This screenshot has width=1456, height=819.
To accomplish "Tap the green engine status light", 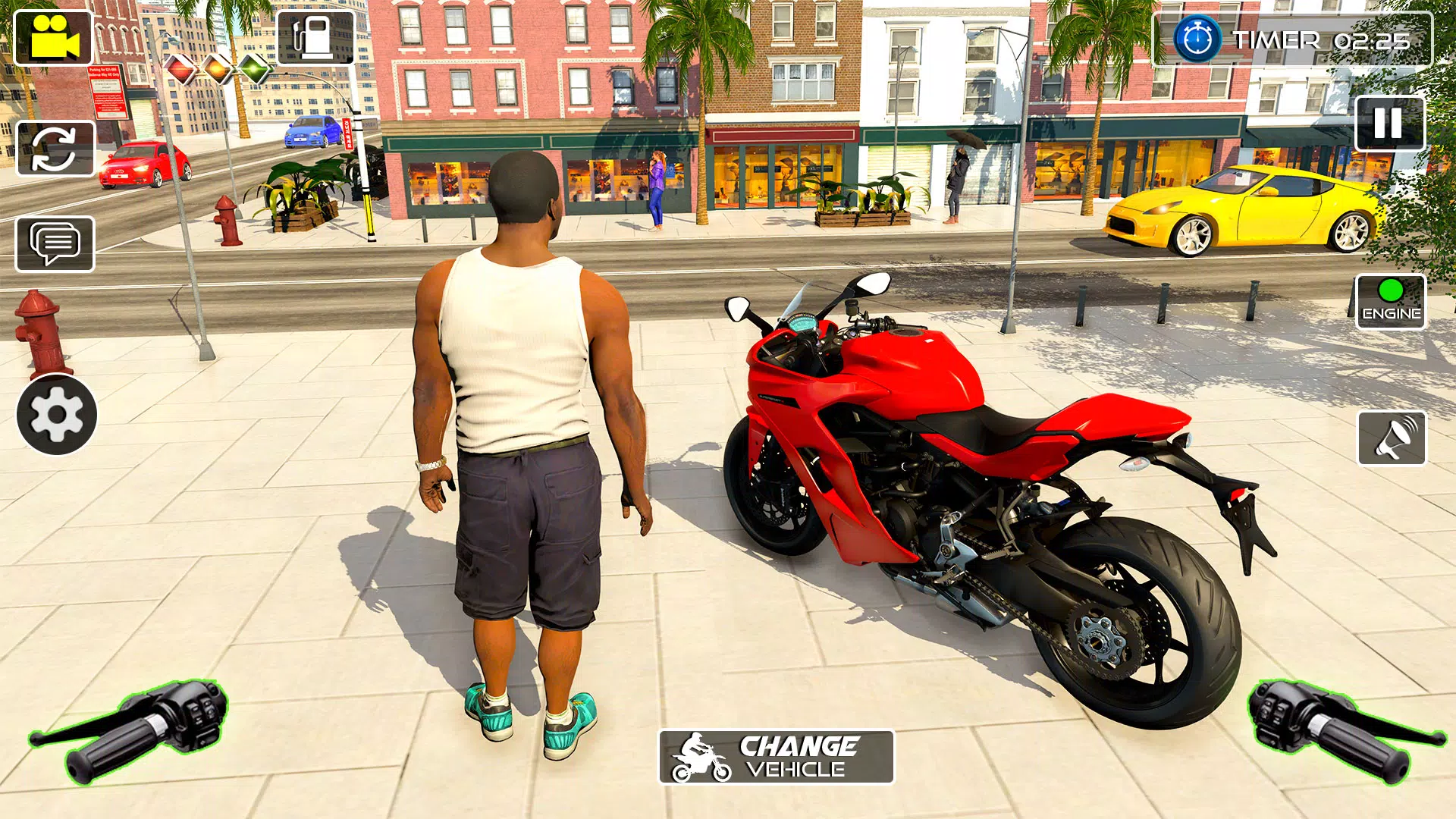I will (1390, 289).
